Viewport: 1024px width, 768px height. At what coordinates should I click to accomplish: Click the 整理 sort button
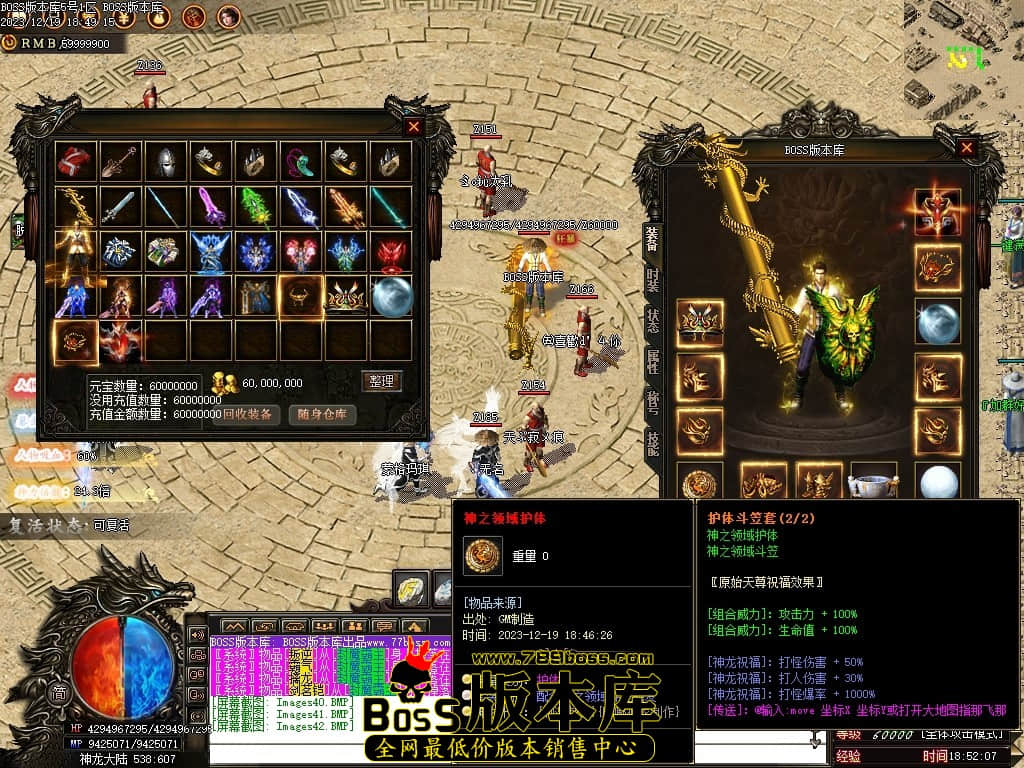pyautogui.click(x=381, y=381)
